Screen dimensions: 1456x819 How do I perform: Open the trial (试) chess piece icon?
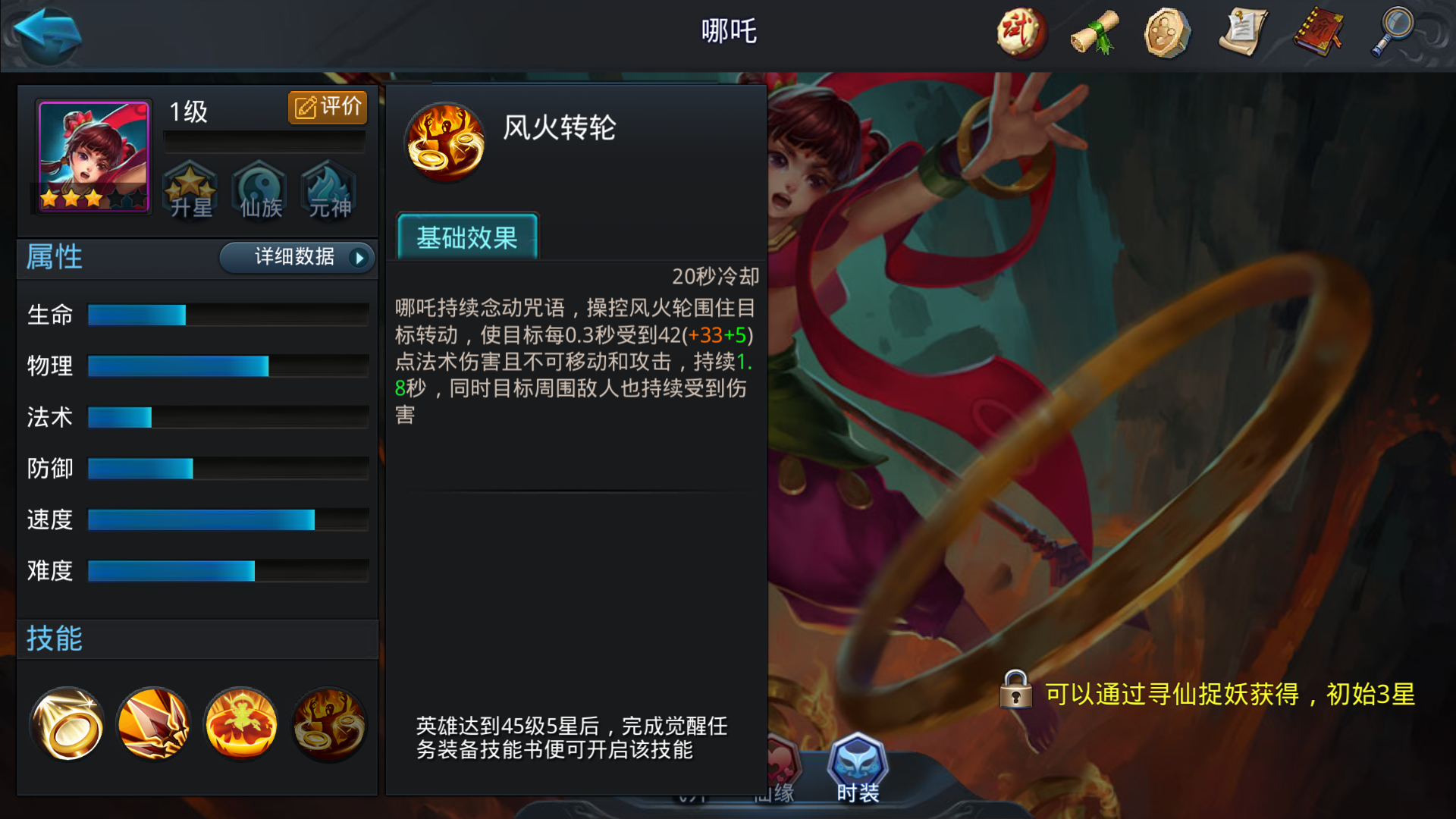coord(1020,33)
